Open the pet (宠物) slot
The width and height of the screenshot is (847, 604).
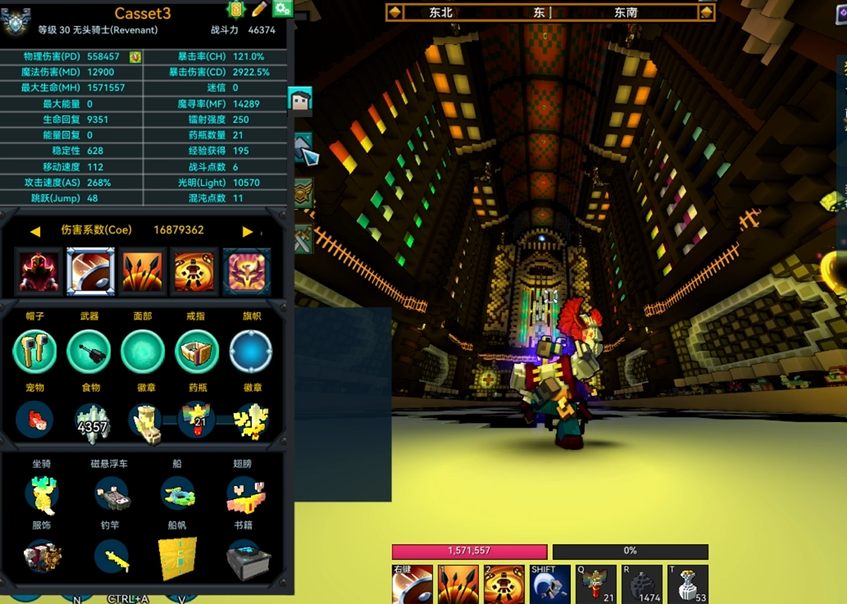[35, 420]
